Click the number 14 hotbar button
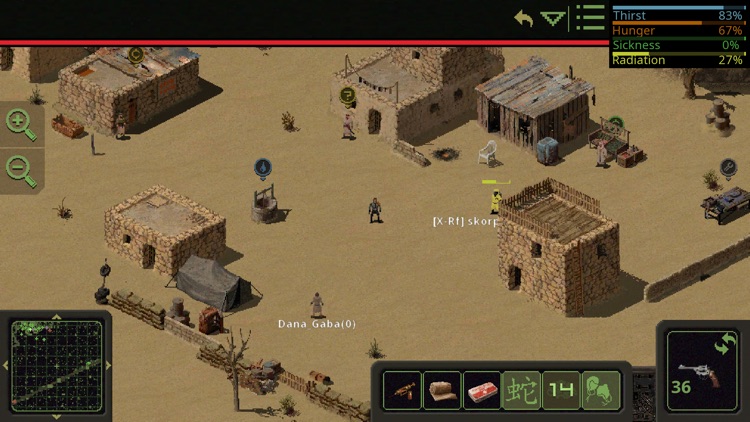Image resolution: width=750 pixels, height=422 pixels. (x=561, y=389)
